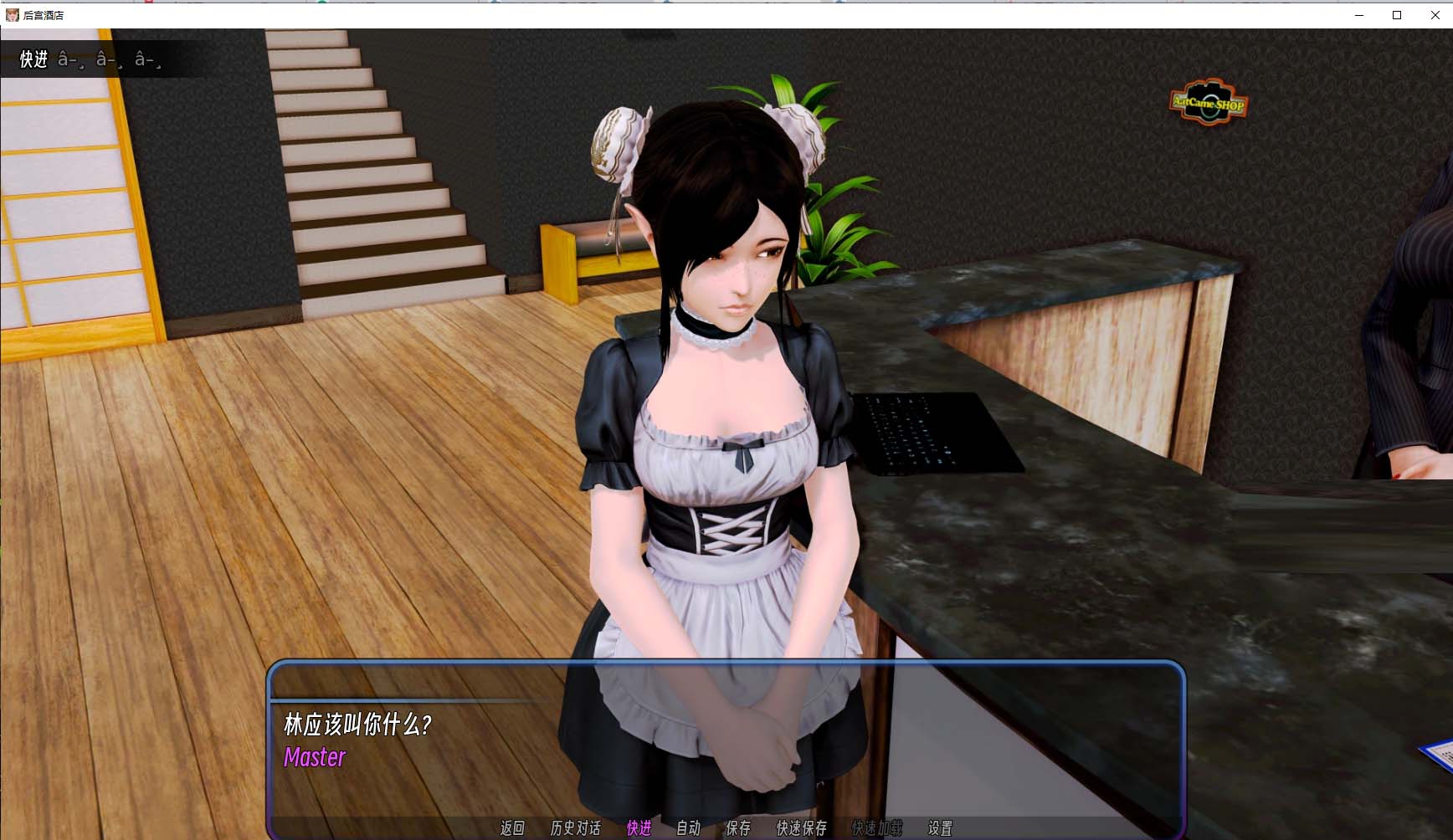Image resolution: width=1453 pixels, height=840 pixels.
Task: Select the "Master" name choice
Action: [314, 758]
